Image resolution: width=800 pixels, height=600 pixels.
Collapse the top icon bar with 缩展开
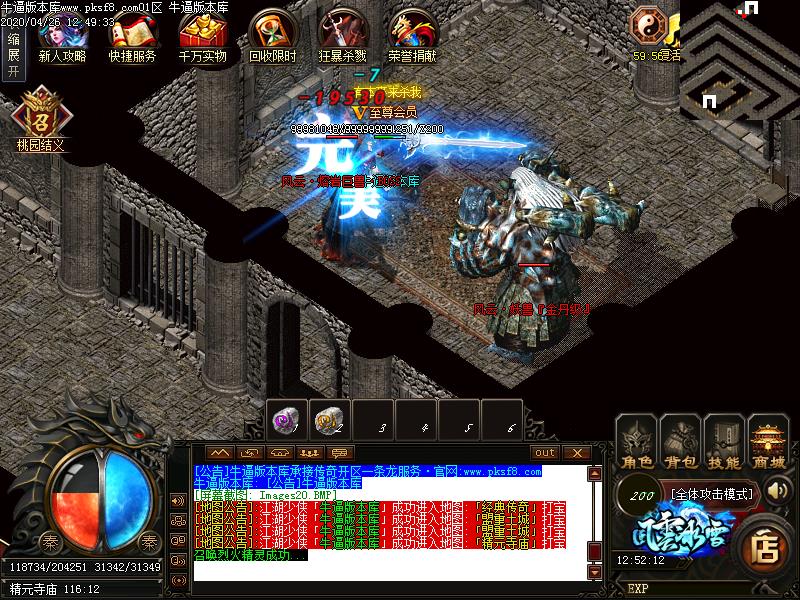click(13, 53)
